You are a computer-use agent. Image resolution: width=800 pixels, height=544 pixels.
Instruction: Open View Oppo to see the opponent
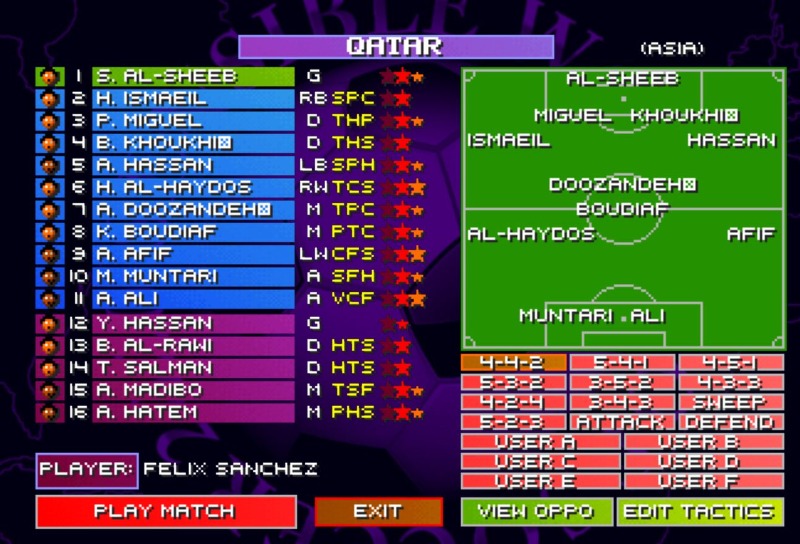535,511
